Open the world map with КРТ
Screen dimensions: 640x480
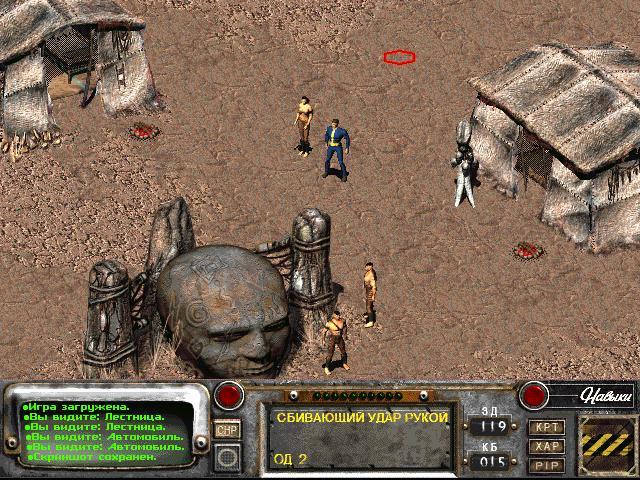point(547,428)
